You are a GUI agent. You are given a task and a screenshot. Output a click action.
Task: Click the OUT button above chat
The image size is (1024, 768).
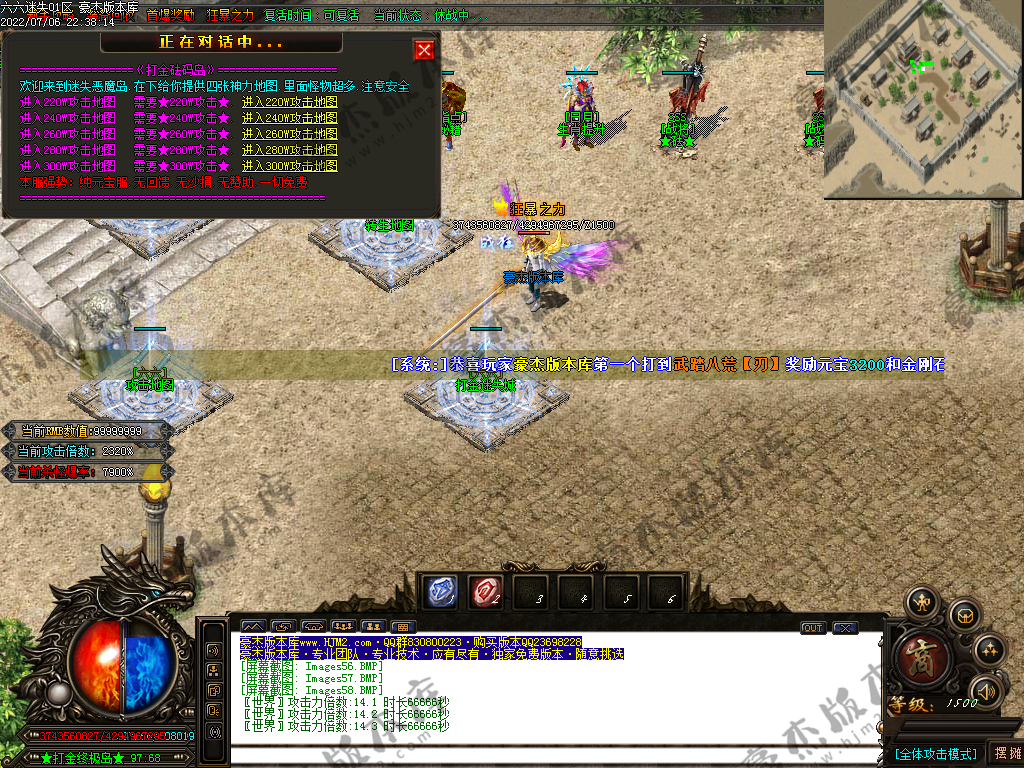pos(812,628)
